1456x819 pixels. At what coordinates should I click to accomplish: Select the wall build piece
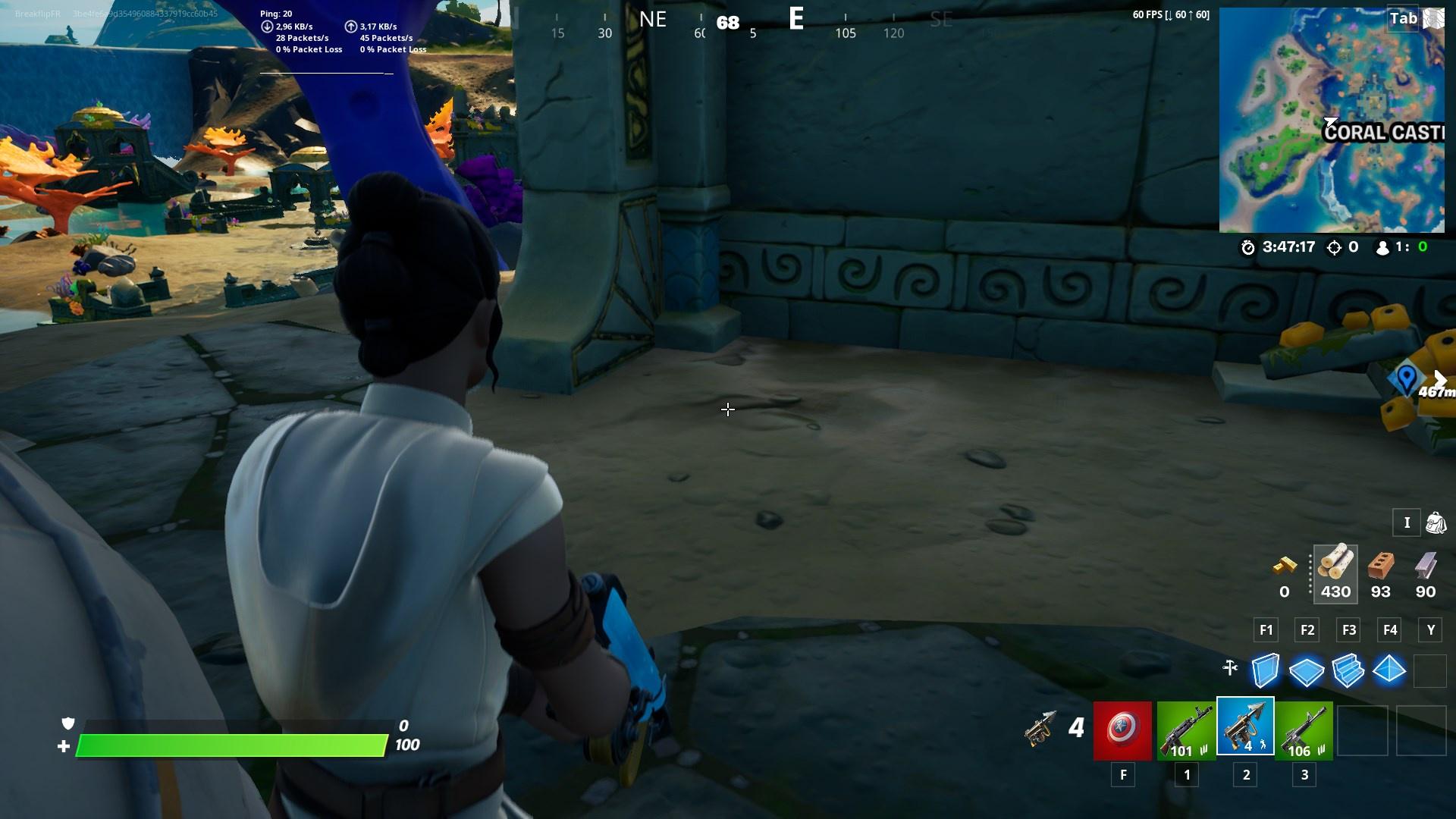point(1266,670)
